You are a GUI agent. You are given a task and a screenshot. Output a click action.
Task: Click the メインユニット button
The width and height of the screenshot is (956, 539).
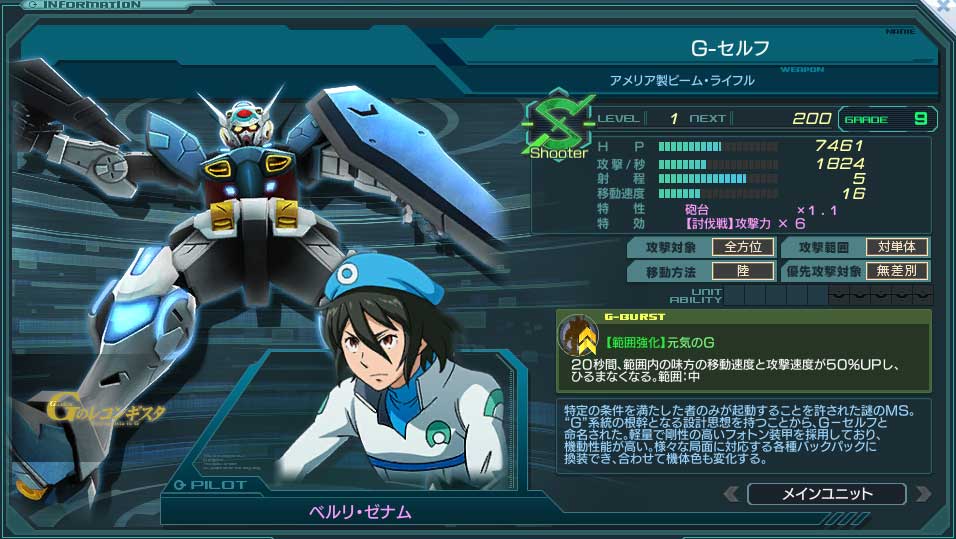[x=826, y=494]
